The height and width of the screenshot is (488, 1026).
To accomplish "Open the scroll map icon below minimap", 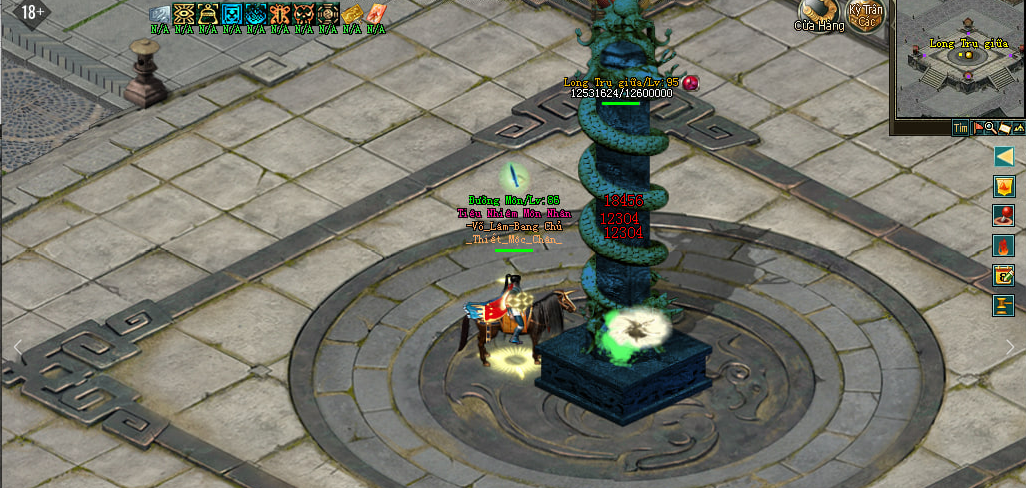I will point(1003,128).
